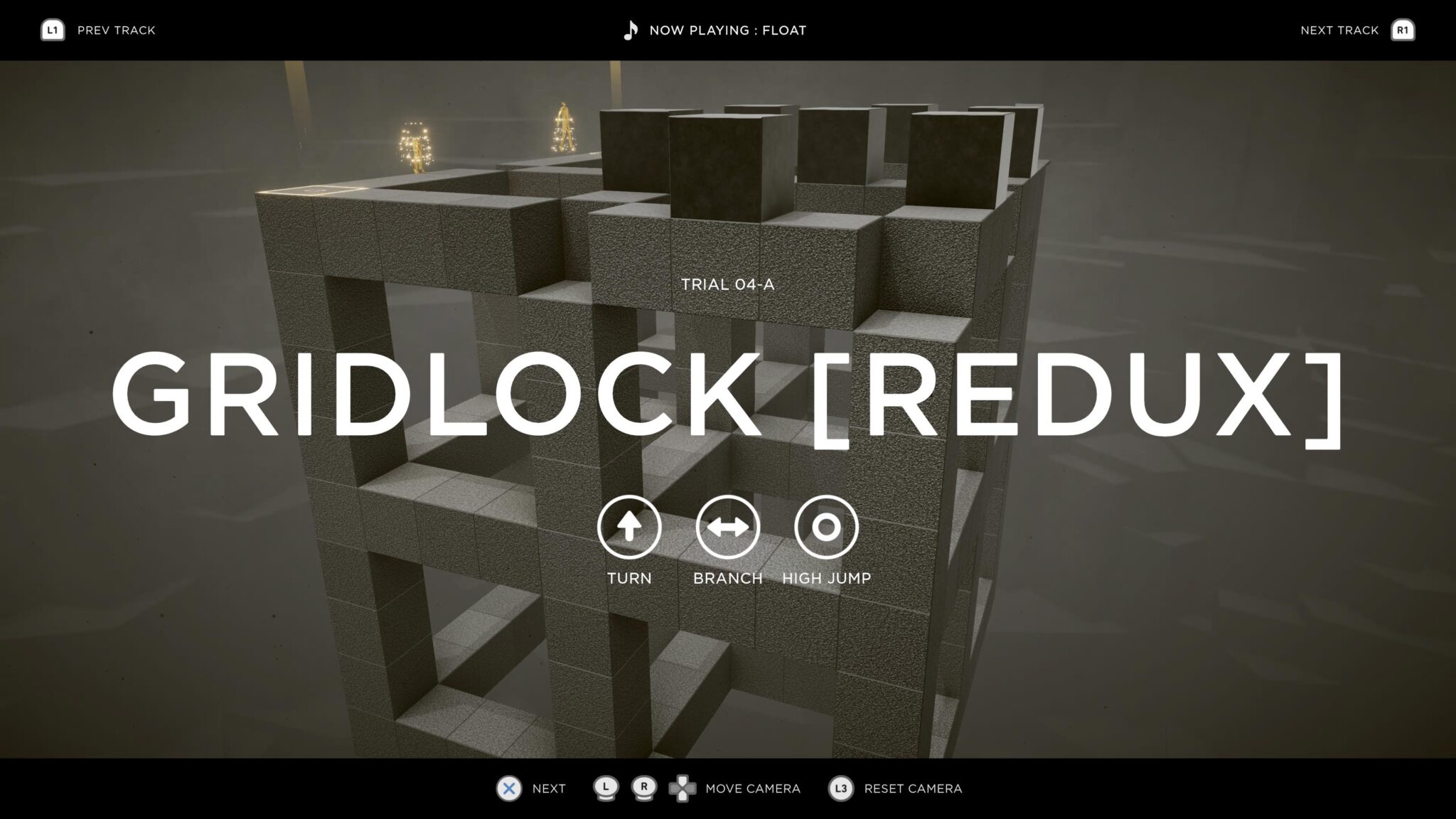Screen dimensions: 1456x819
Task: Click the L3 Reset Camera icon
Action: (x=840, y=788)
